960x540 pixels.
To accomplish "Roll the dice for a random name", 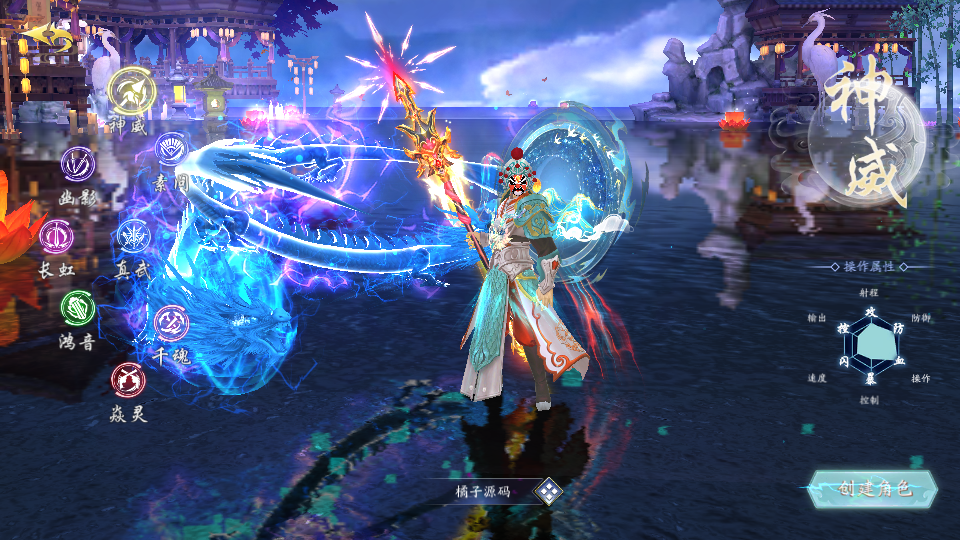I will tap(548, 491).
